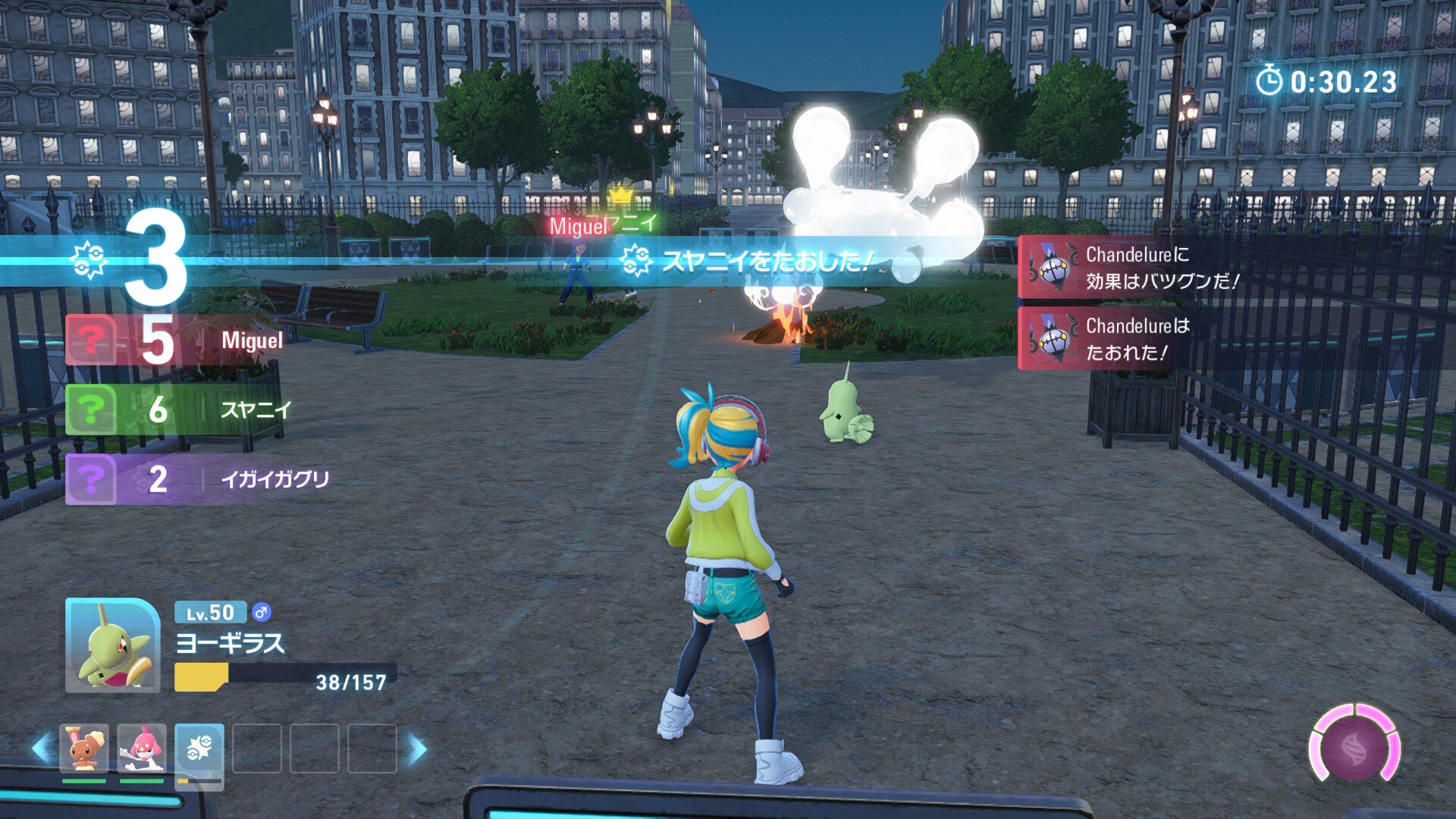Select the Medicham party slot

coord(142,748)
